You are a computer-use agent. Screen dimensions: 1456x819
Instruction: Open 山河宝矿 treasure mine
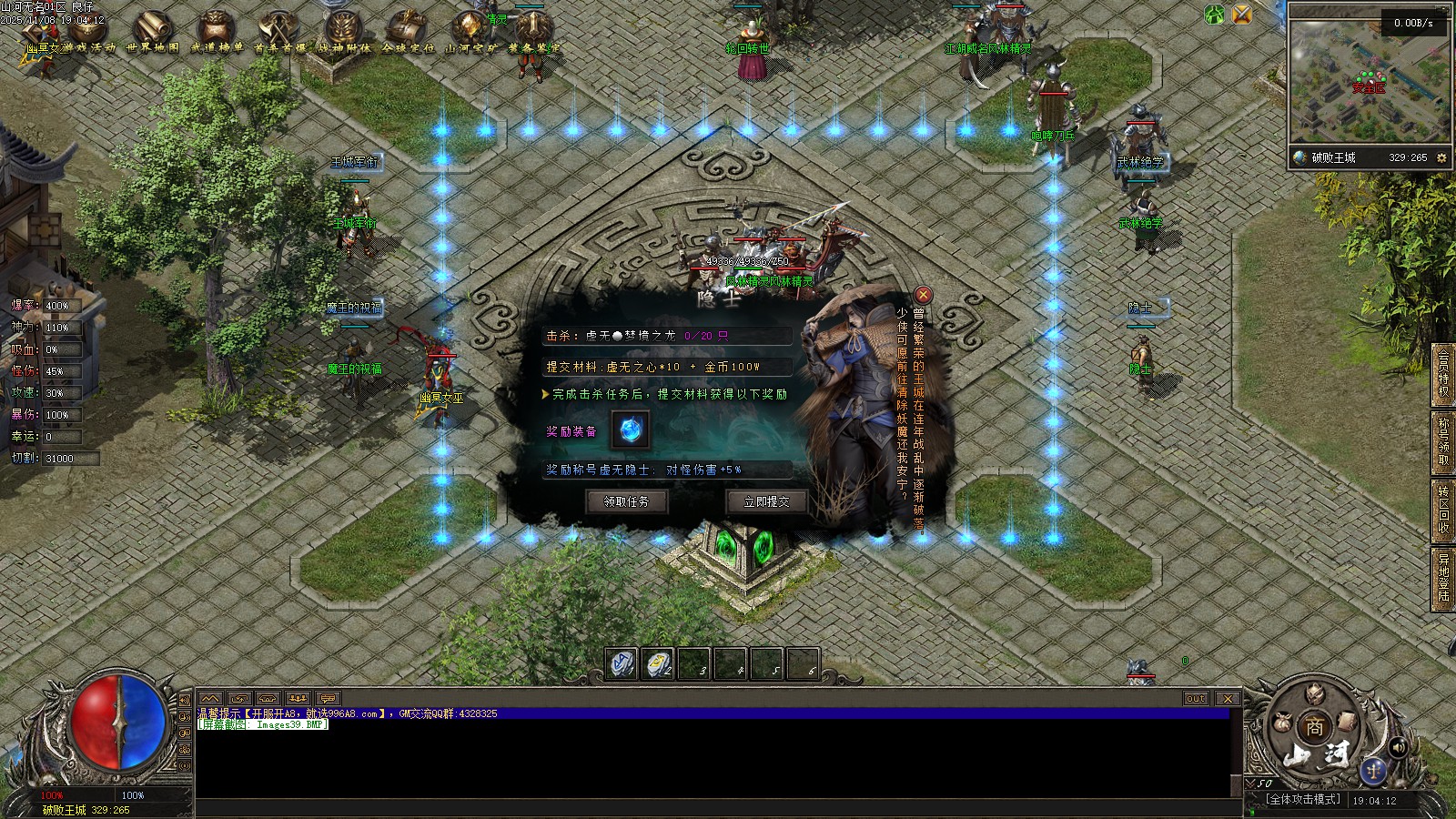[x=470, y=31]
